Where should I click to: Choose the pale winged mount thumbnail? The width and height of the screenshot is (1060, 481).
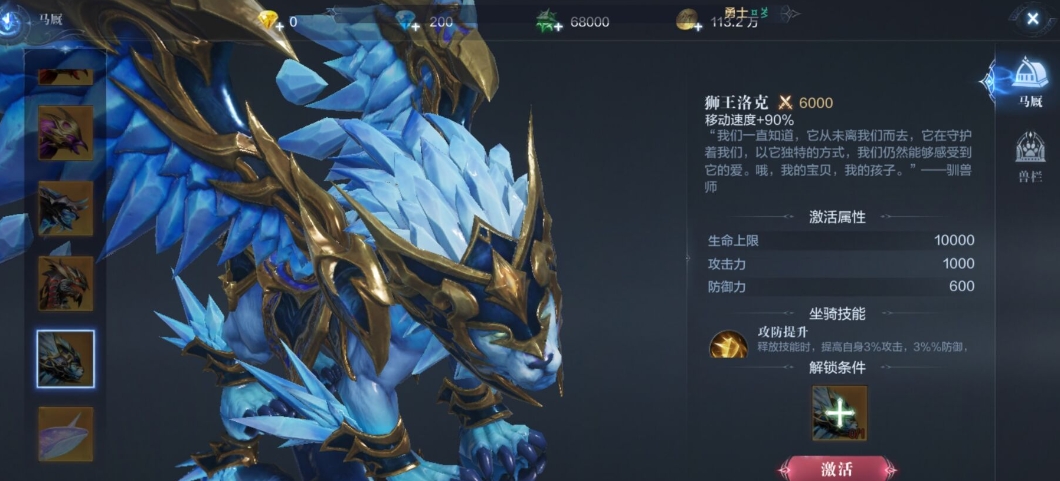click(x=66, y=433)
